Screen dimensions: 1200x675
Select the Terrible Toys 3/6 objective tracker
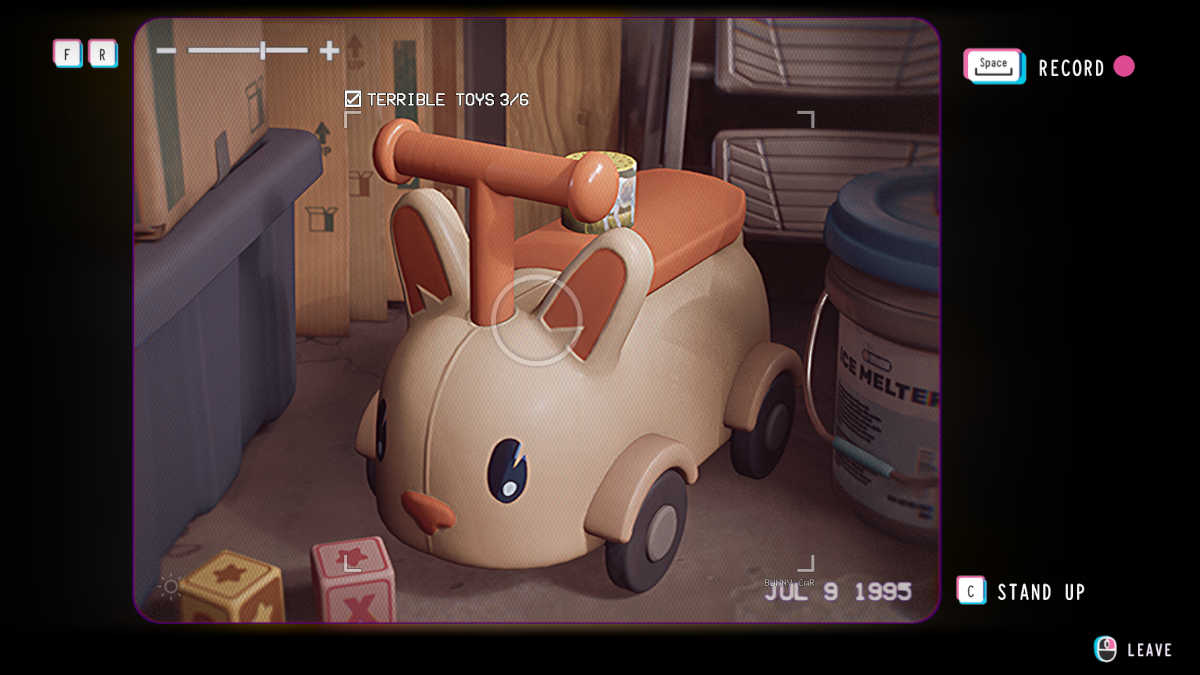[437, 99]
